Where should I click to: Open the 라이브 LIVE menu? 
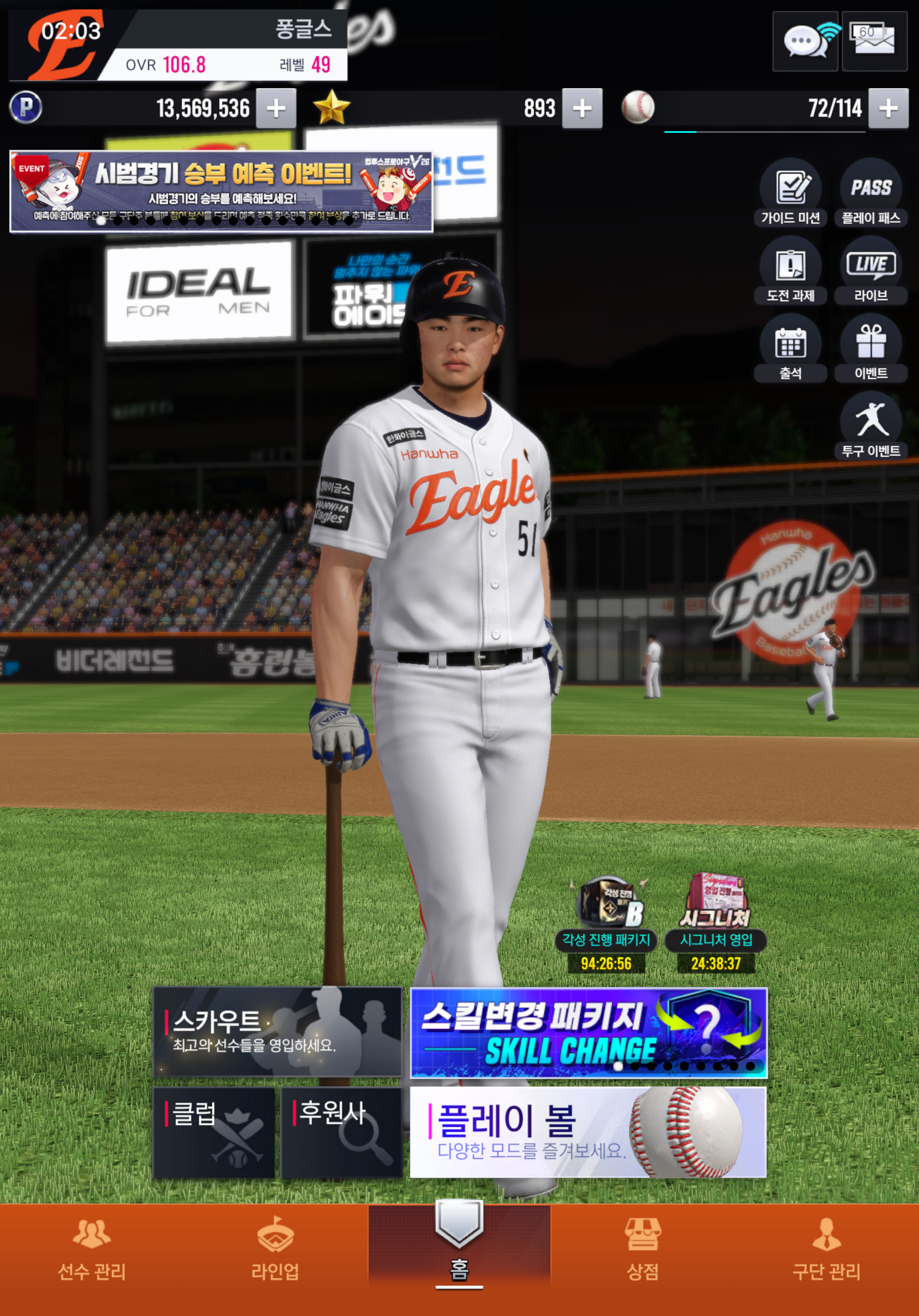click(x=871, y=270)
